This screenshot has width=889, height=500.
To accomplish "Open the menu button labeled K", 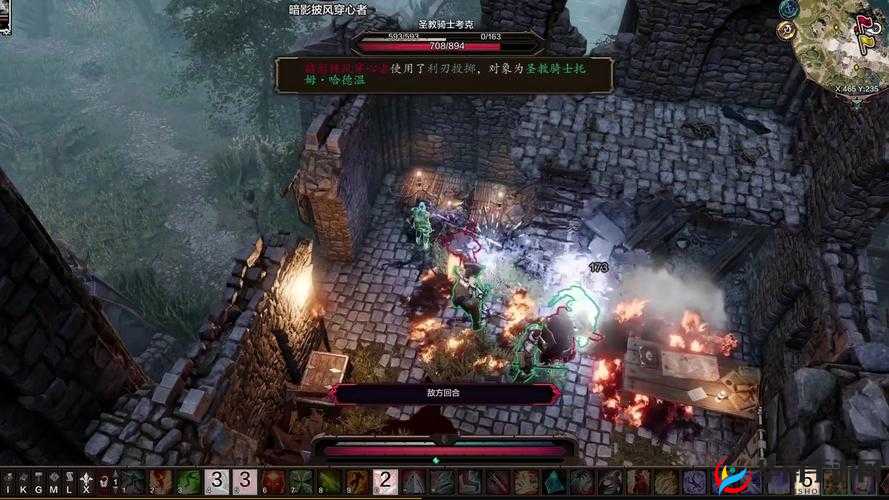I will (x=22, y=483).
